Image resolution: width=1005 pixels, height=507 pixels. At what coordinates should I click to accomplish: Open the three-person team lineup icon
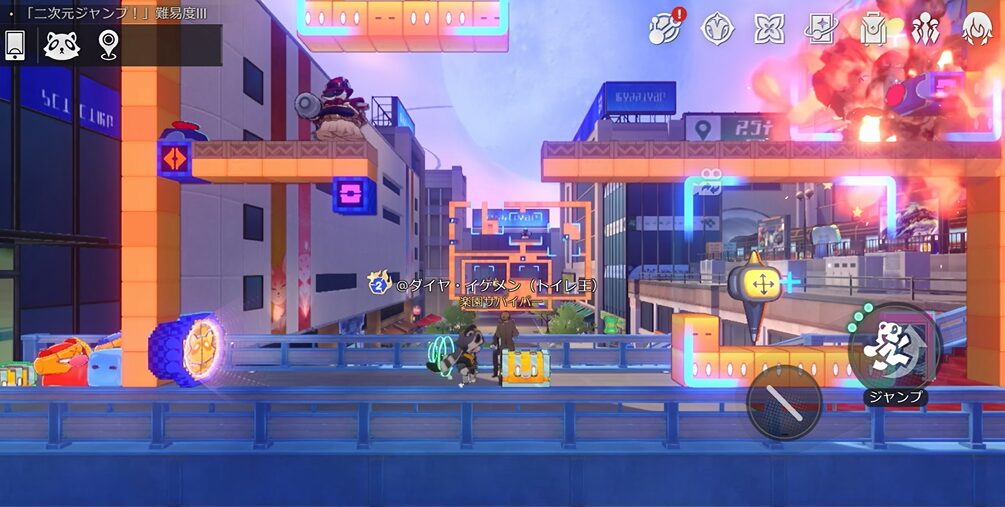pos(926,28)
